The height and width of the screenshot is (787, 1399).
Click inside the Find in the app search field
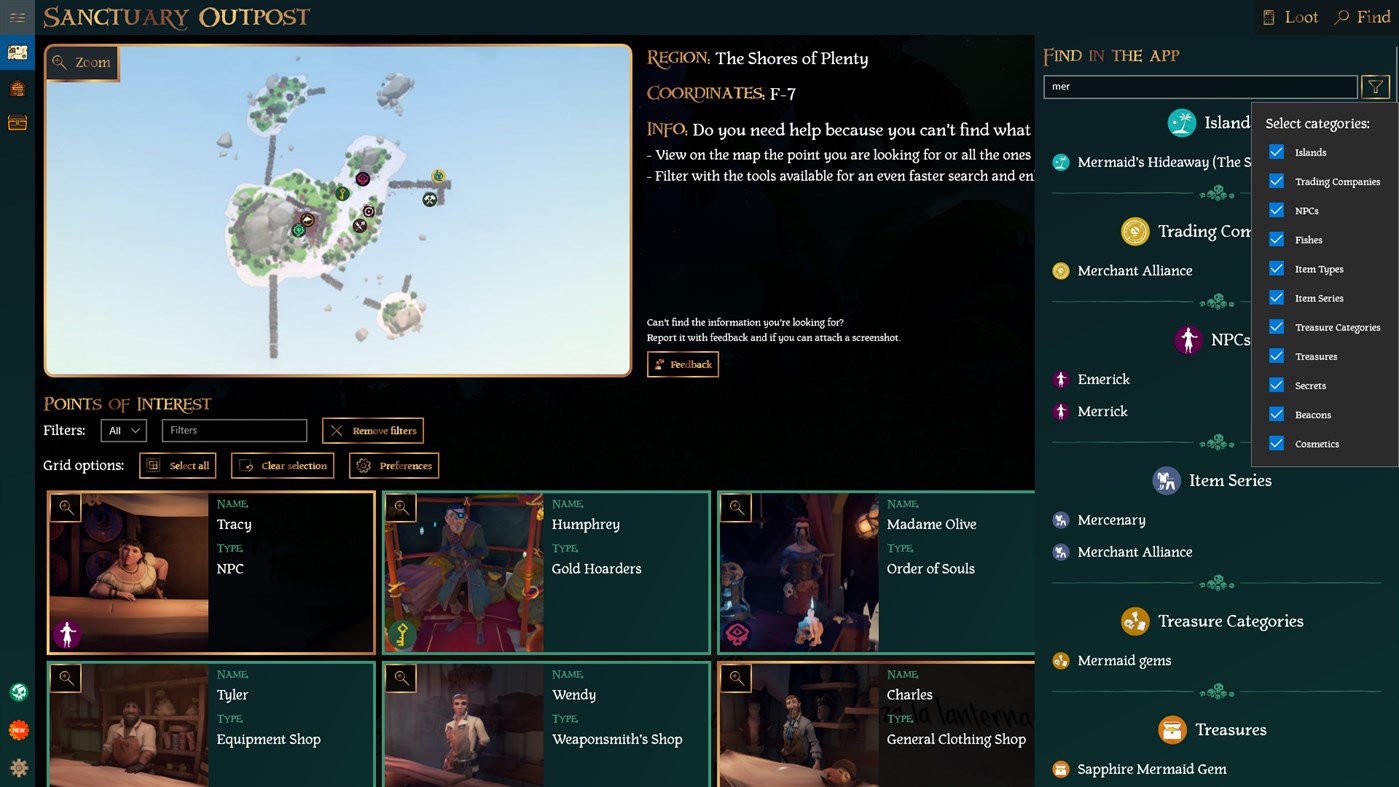click(1200, 87)
